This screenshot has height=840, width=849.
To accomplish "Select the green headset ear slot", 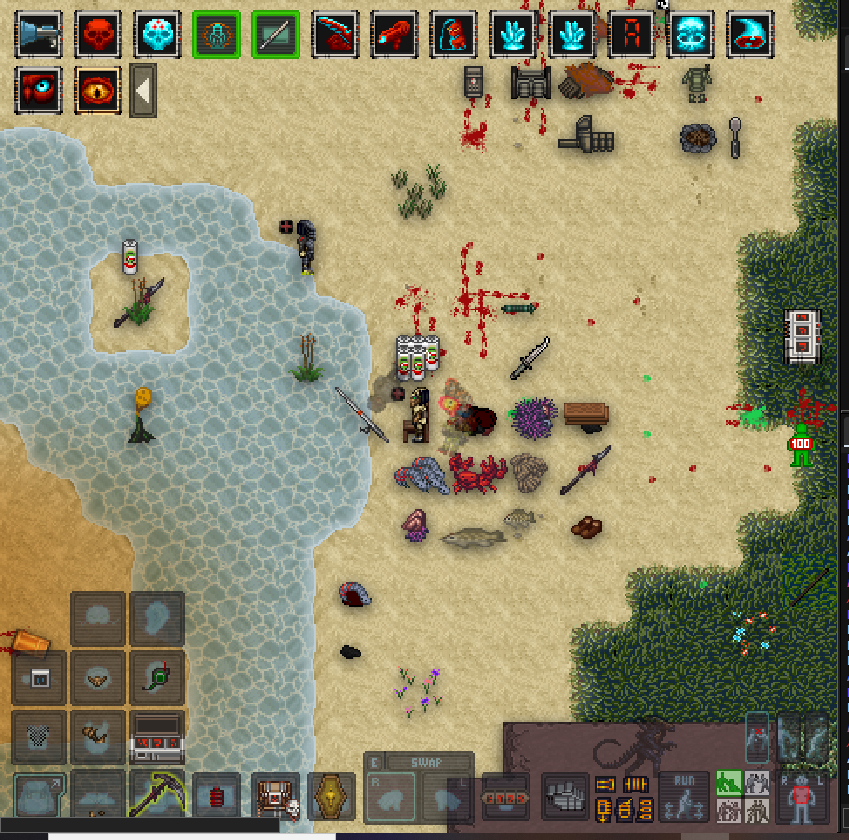I will pos(157,677).
